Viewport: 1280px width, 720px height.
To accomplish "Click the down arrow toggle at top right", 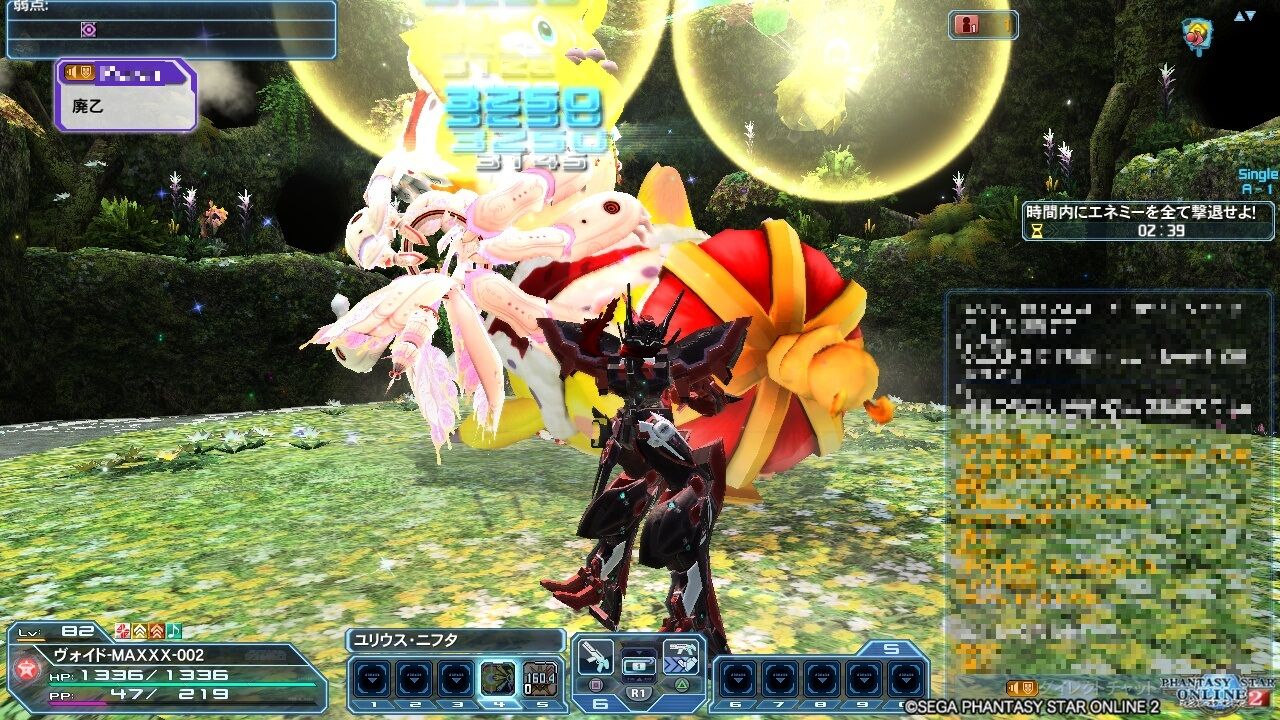I will (x=1252, y=16).
